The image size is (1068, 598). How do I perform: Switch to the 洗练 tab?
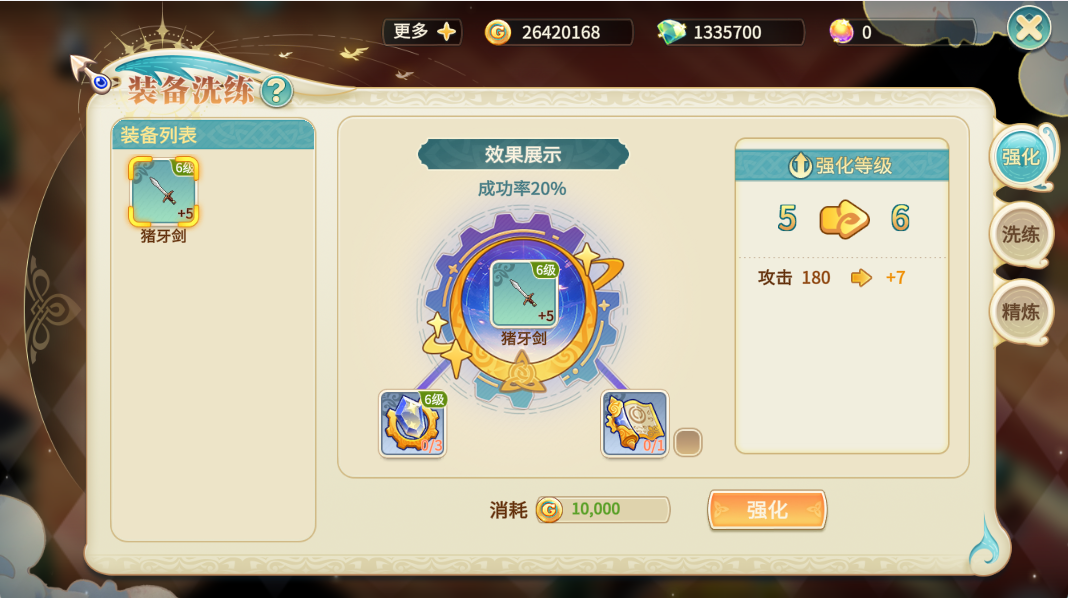click(1021, 234)
